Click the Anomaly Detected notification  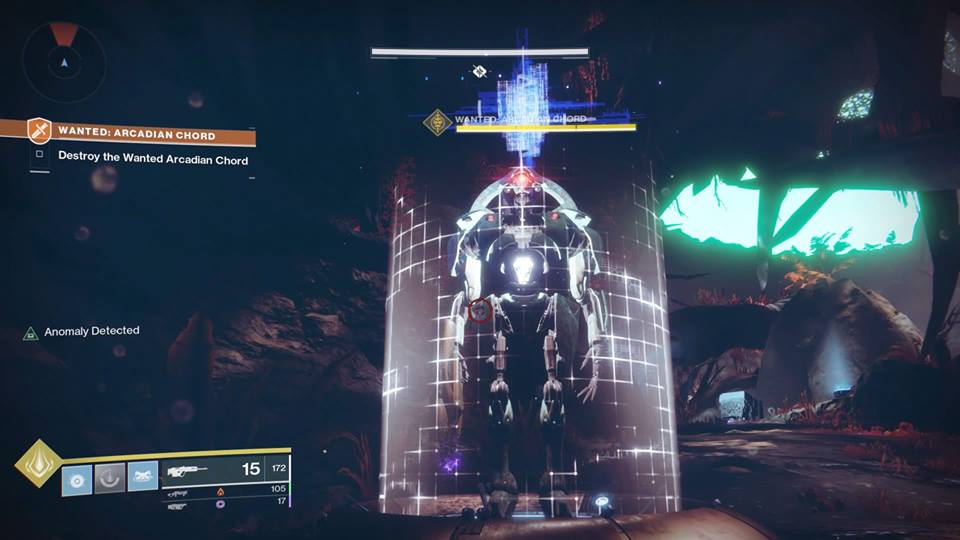pyautogui.click(x=91, y=331)
